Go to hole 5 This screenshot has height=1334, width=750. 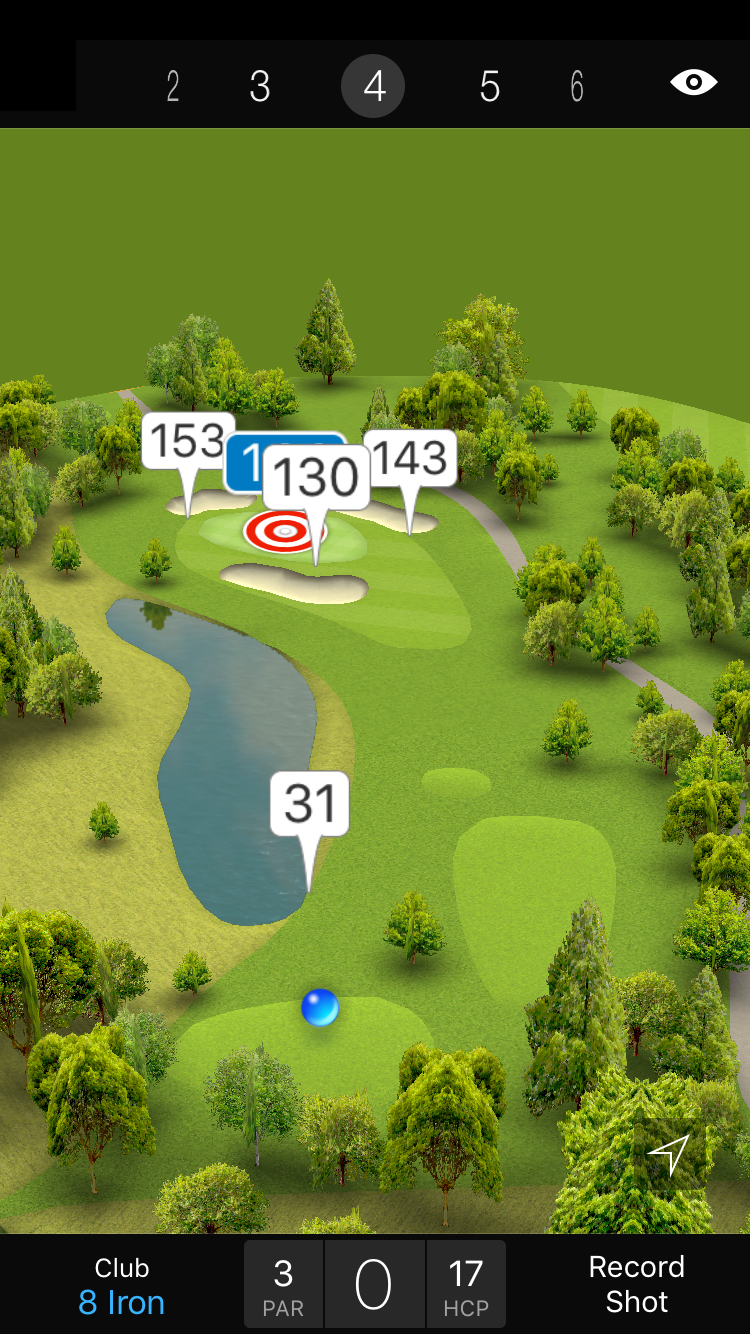[489, 87]
